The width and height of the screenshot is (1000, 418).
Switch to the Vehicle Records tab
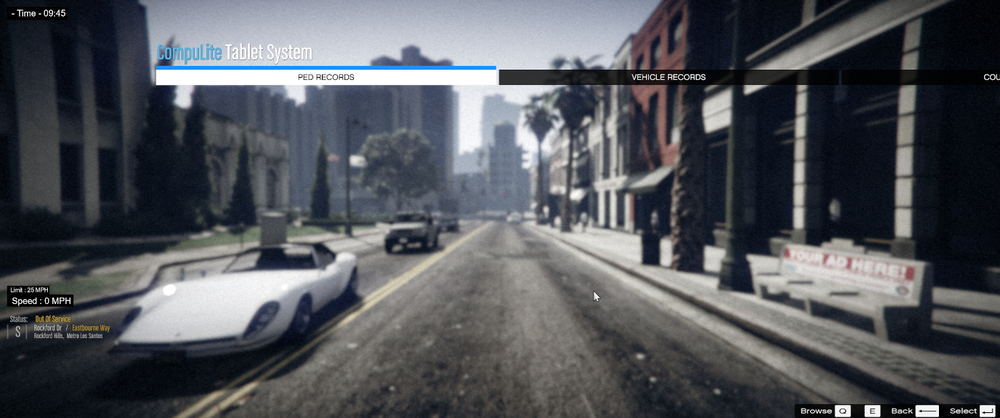668,77
